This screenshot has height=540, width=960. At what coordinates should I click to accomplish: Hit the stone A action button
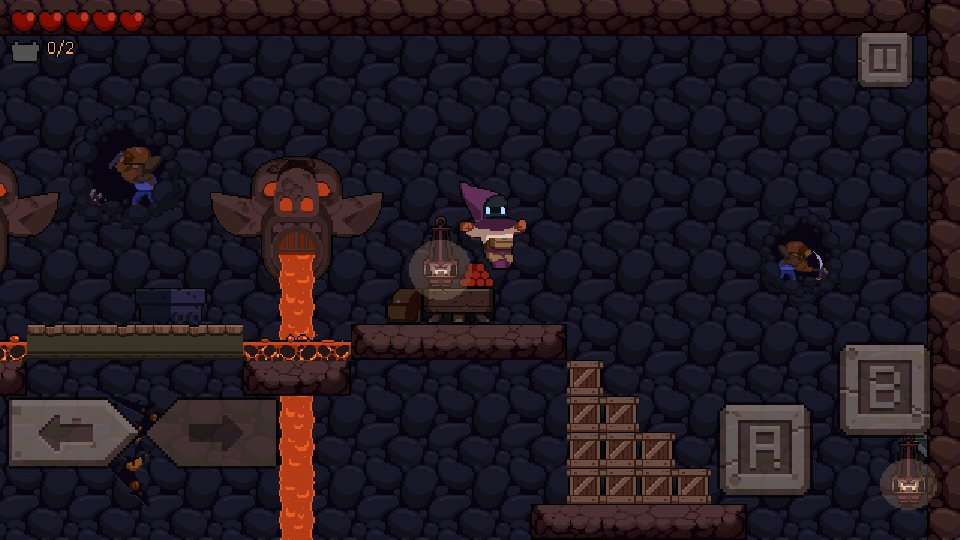pos(765,449)
